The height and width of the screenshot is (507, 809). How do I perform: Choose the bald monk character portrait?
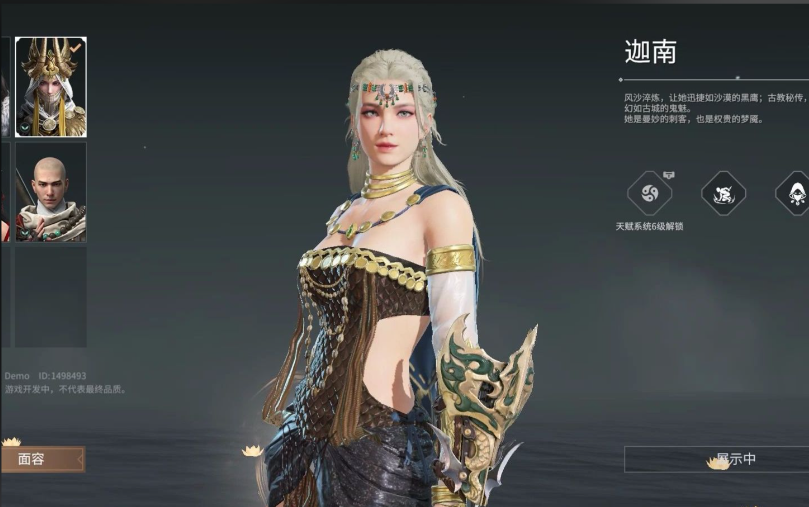point(50,191)
